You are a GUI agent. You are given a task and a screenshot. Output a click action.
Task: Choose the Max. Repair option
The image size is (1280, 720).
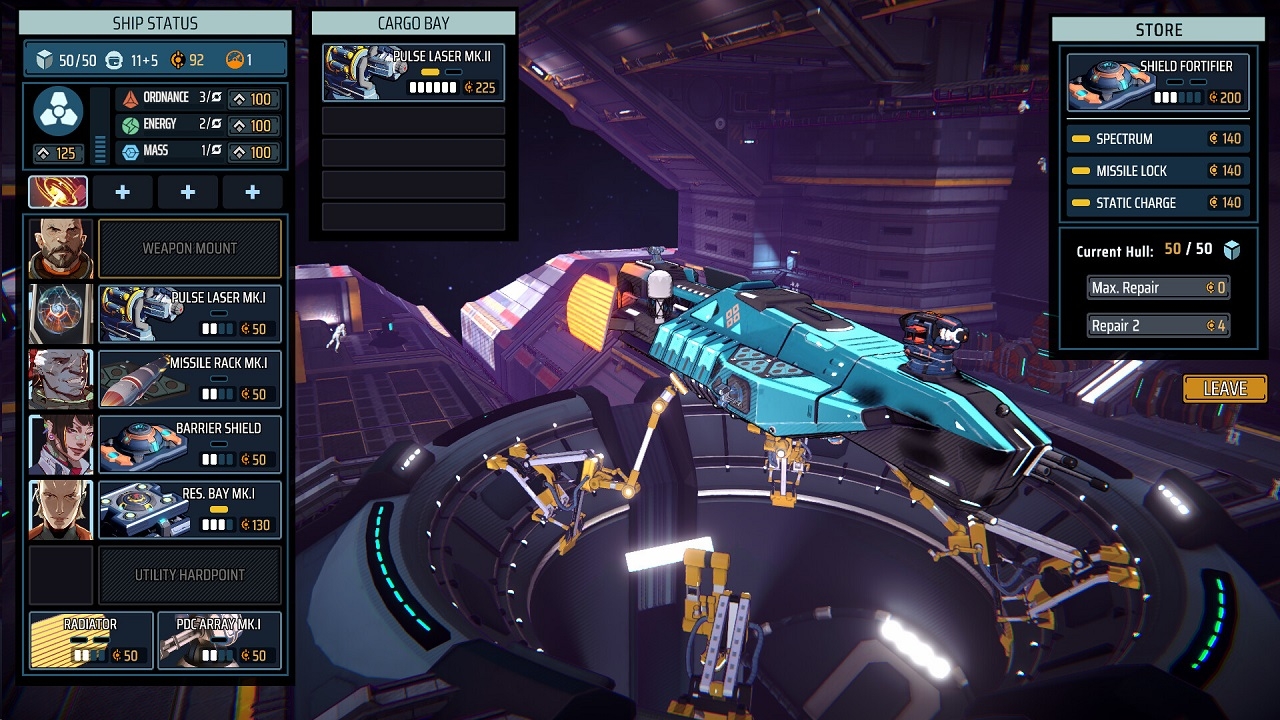1158,288
